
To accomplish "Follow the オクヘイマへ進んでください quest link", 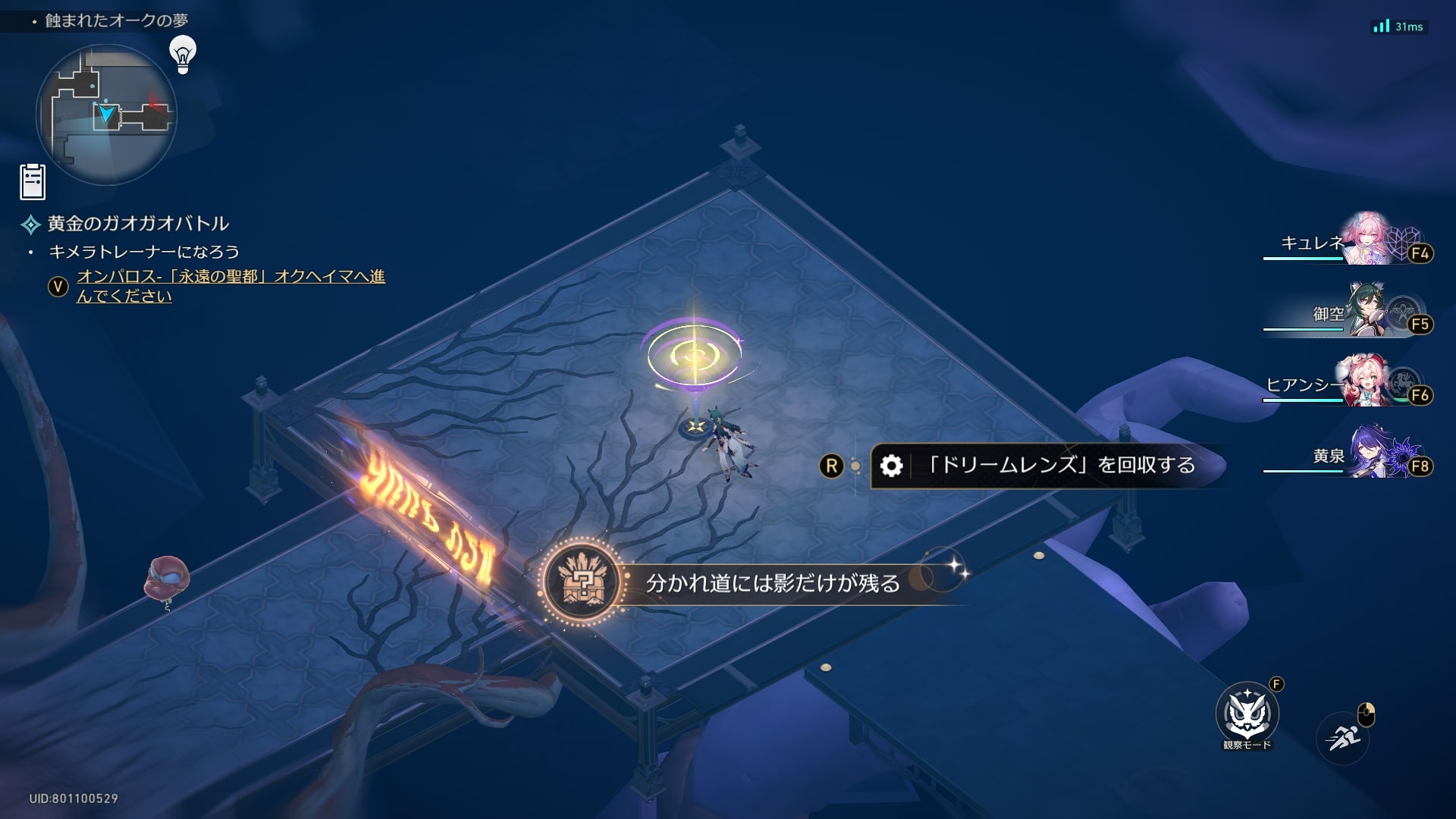I will (x=230, y=286).
